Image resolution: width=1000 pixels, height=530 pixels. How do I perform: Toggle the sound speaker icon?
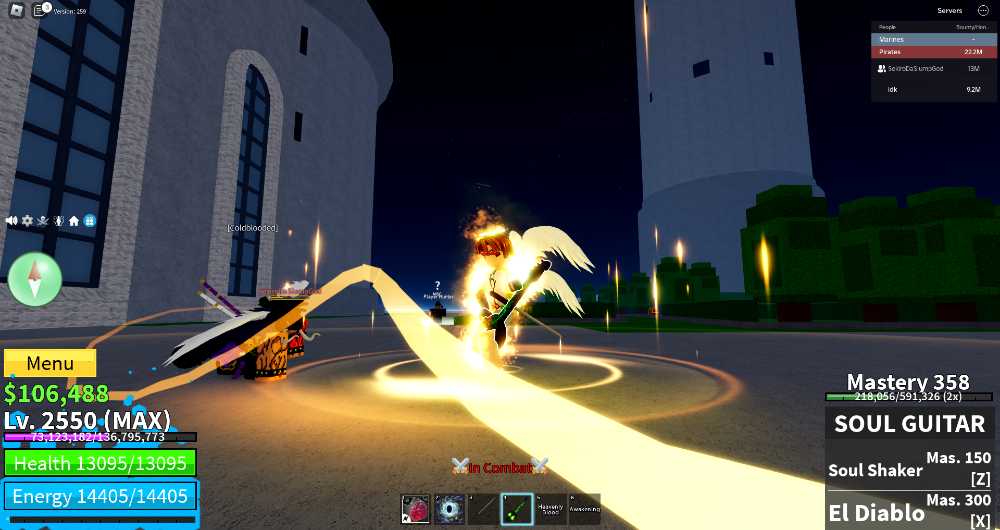pos(12,220)
